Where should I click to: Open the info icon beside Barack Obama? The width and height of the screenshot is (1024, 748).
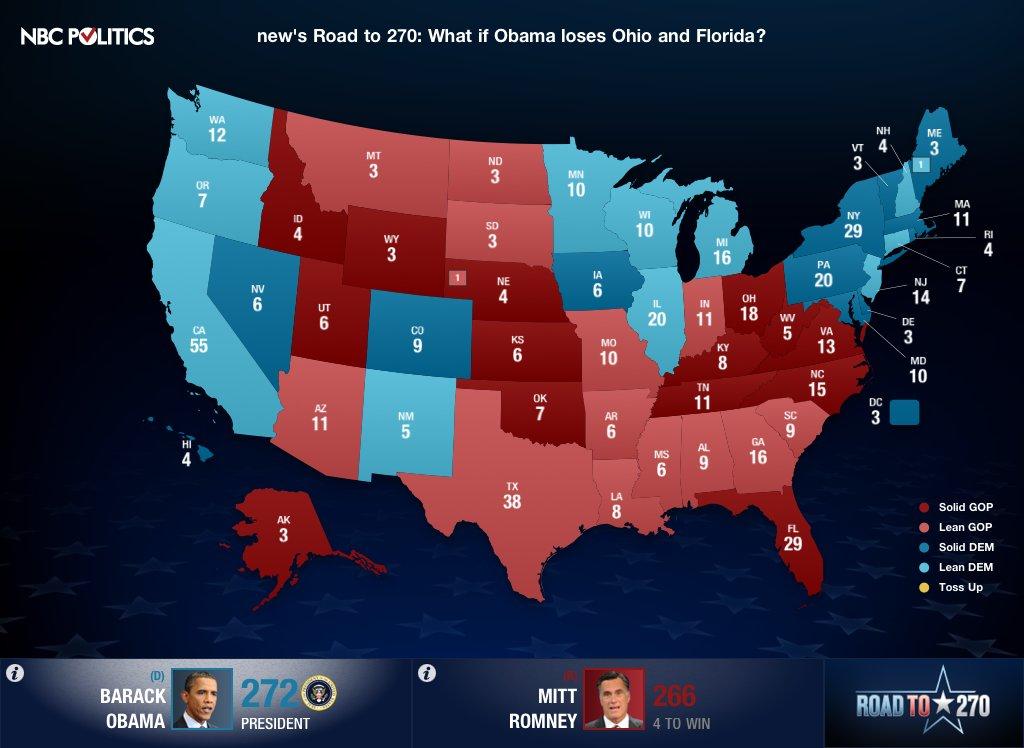[x=14, y=673]
